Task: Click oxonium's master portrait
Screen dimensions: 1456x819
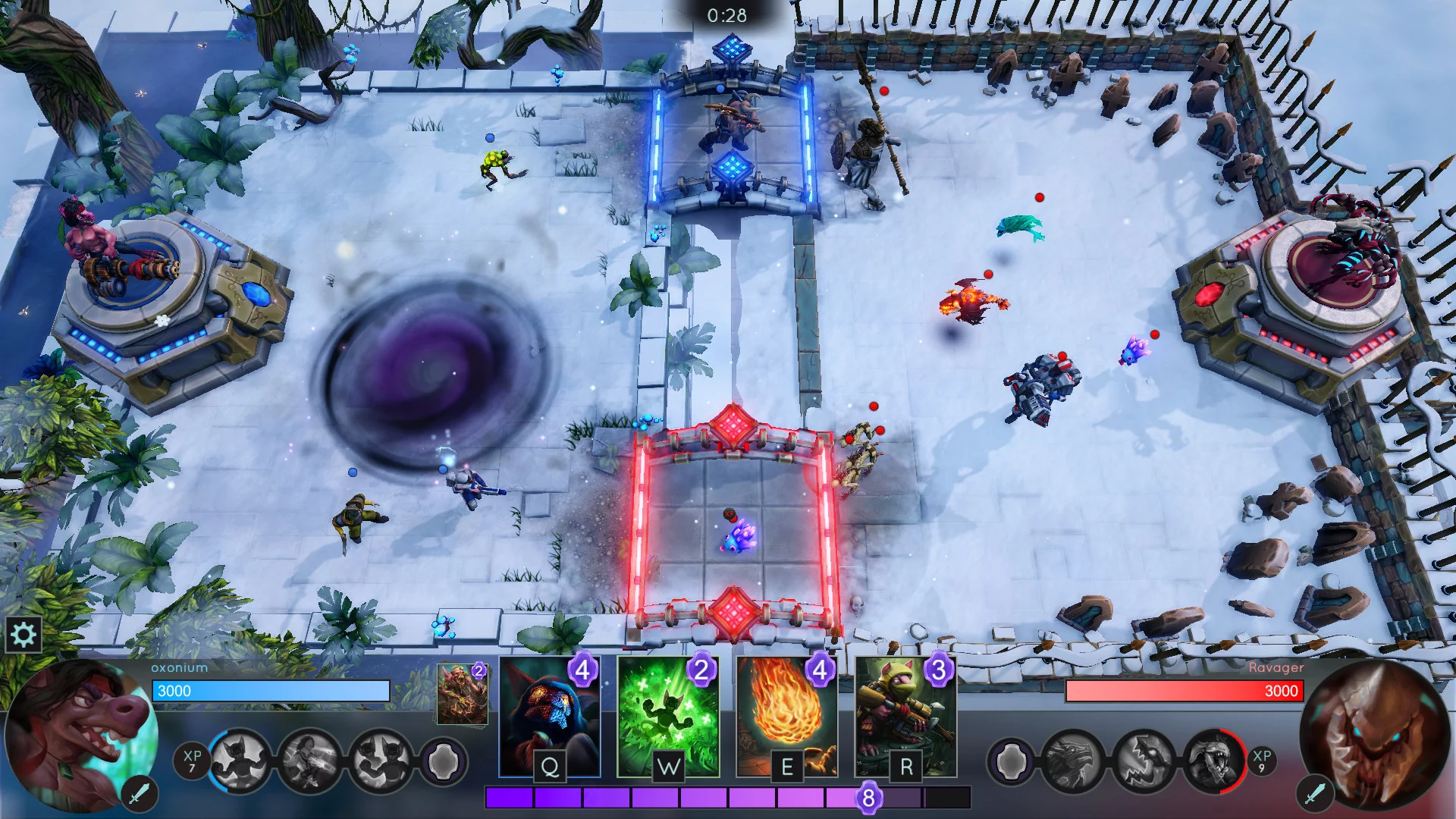Action: [x=80, y=736]
